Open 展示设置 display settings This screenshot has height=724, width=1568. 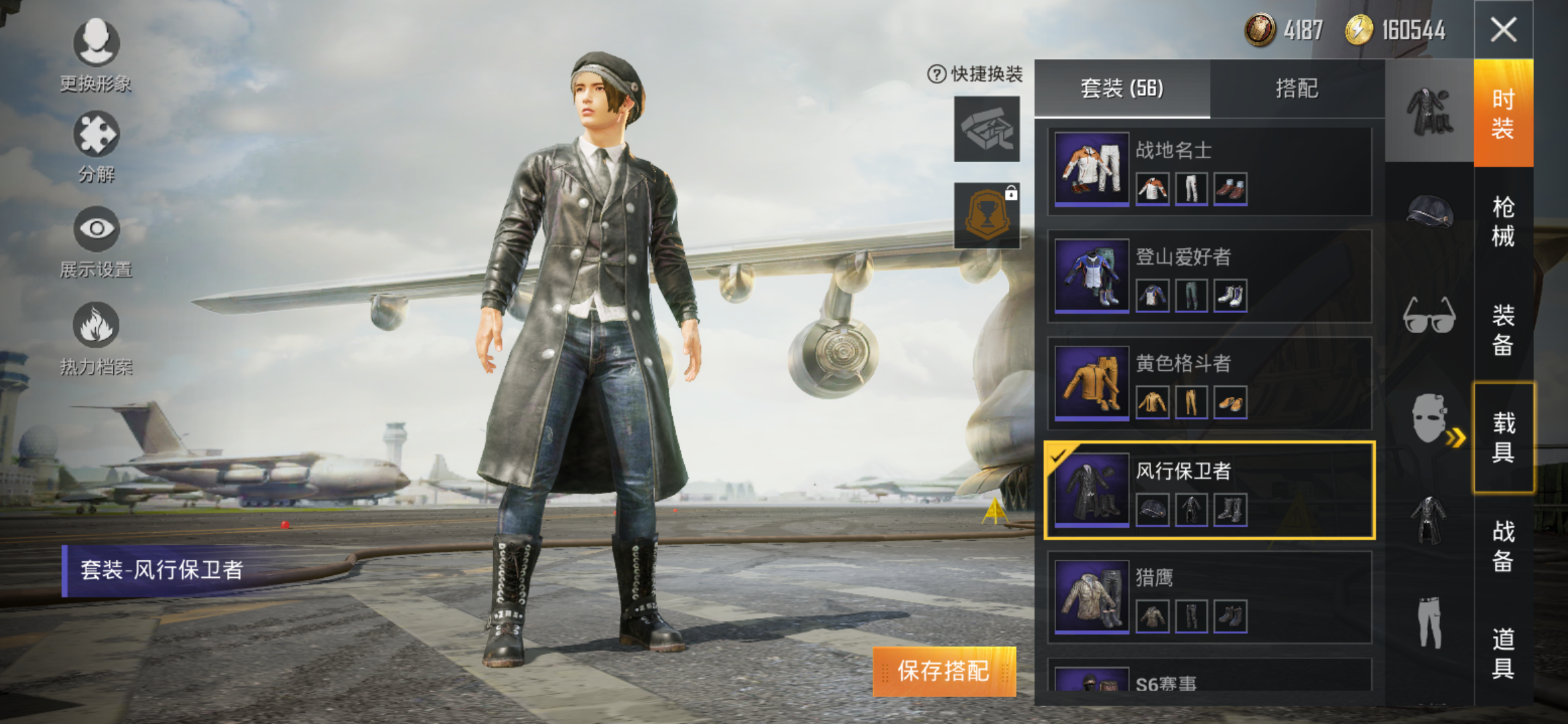click(96, 241)
